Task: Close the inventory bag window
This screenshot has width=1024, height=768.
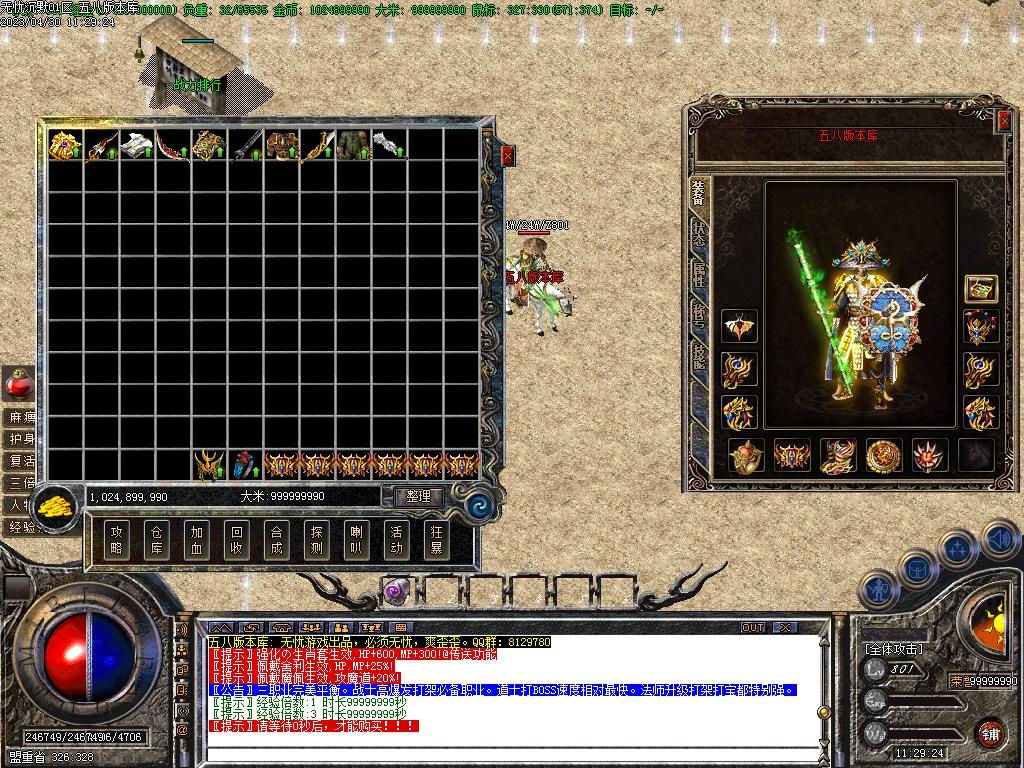Action: [507, 156]
